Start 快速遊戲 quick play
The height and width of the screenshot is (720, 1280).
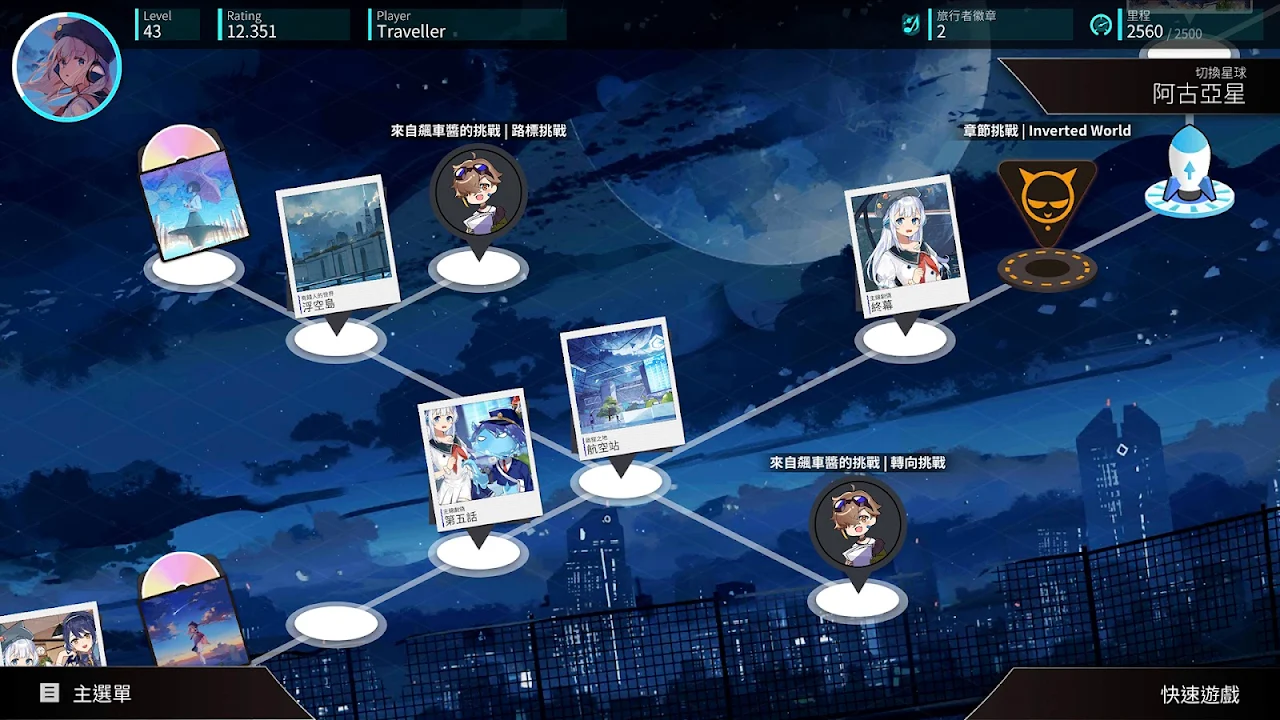coord(1199,694)
